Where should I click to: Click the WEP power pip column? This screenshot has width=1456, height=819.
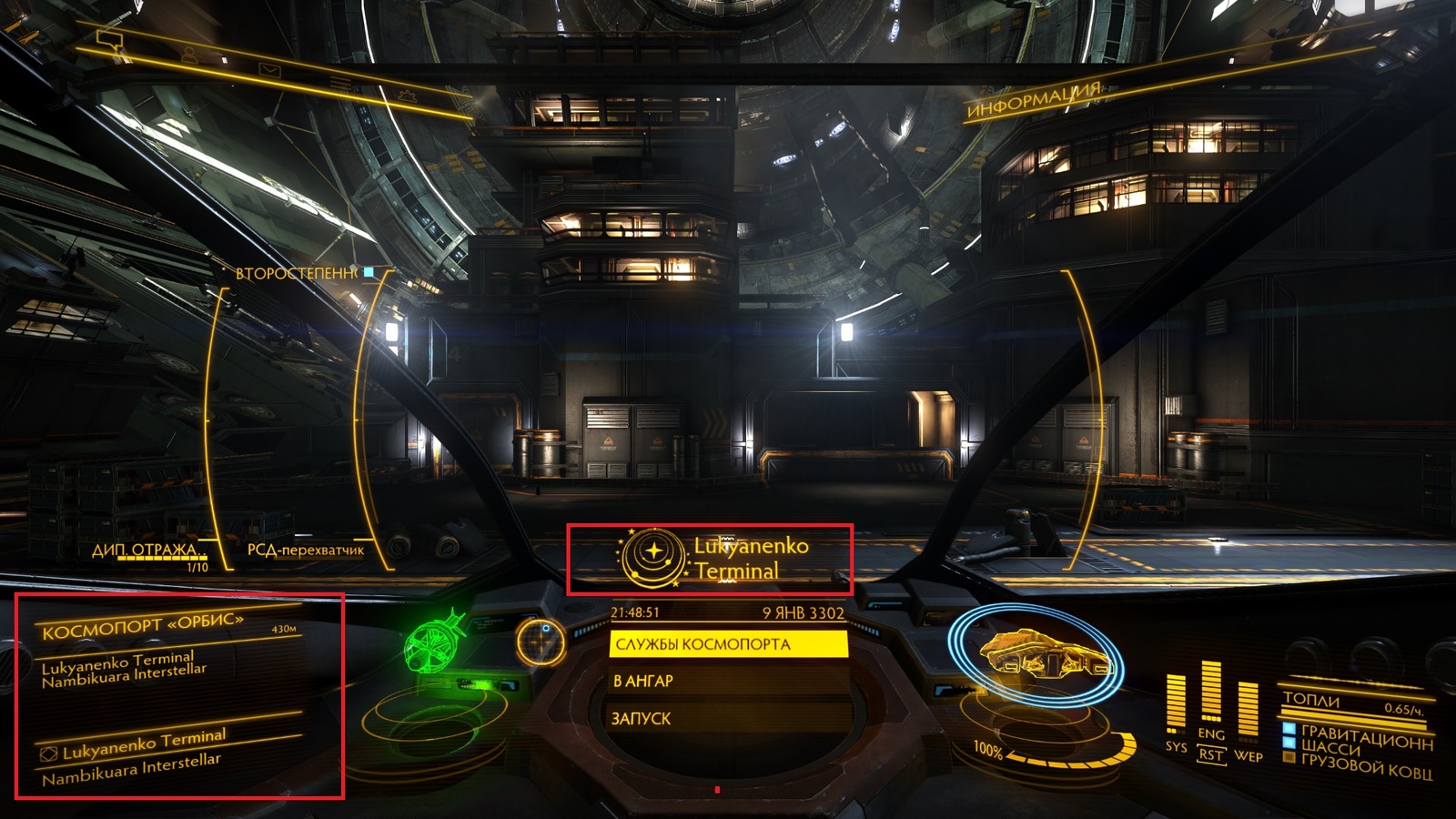[x=1248, y=710]
